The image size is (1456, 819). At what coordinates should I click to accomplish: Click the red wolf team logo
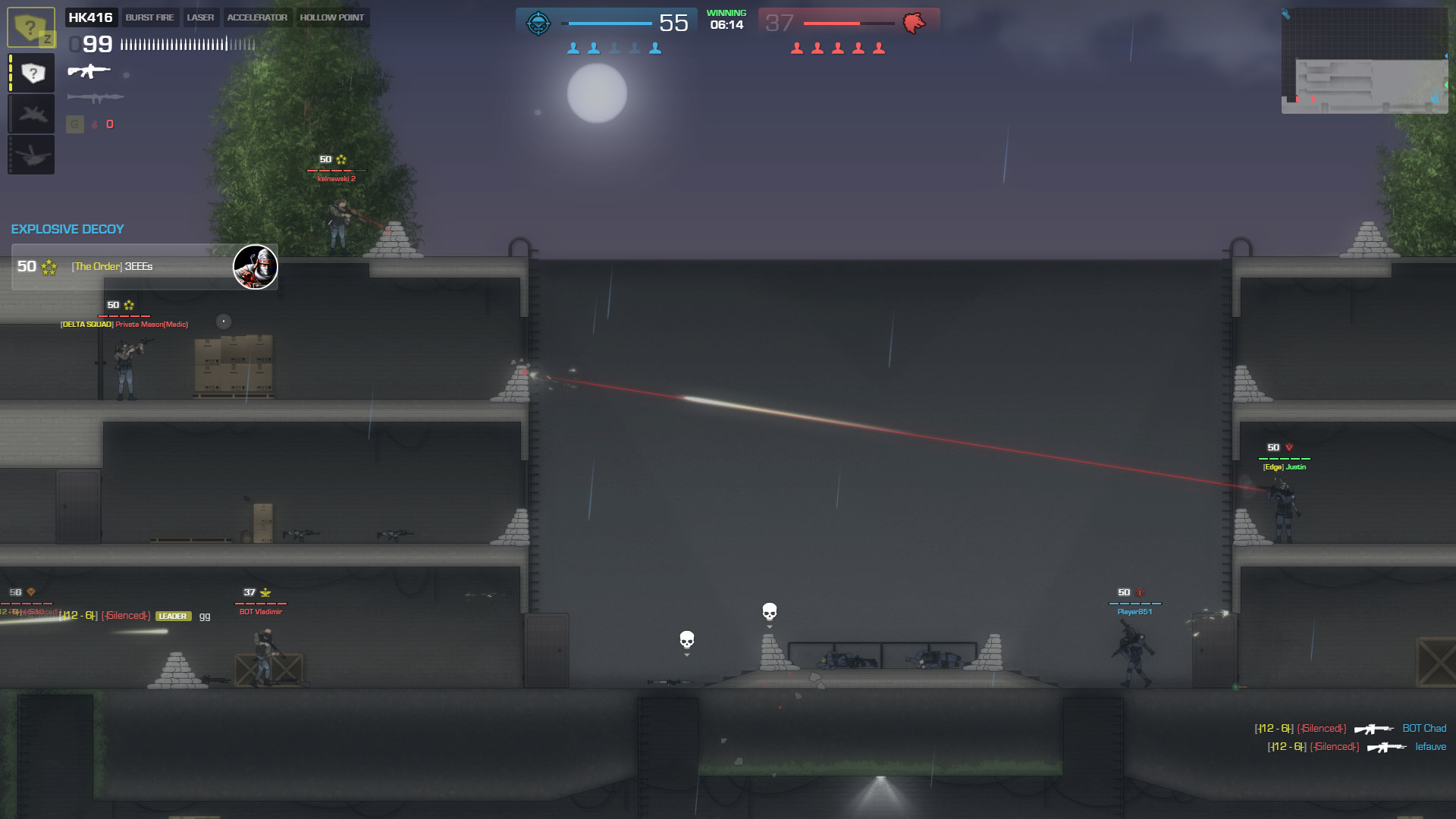coord(915,23)
